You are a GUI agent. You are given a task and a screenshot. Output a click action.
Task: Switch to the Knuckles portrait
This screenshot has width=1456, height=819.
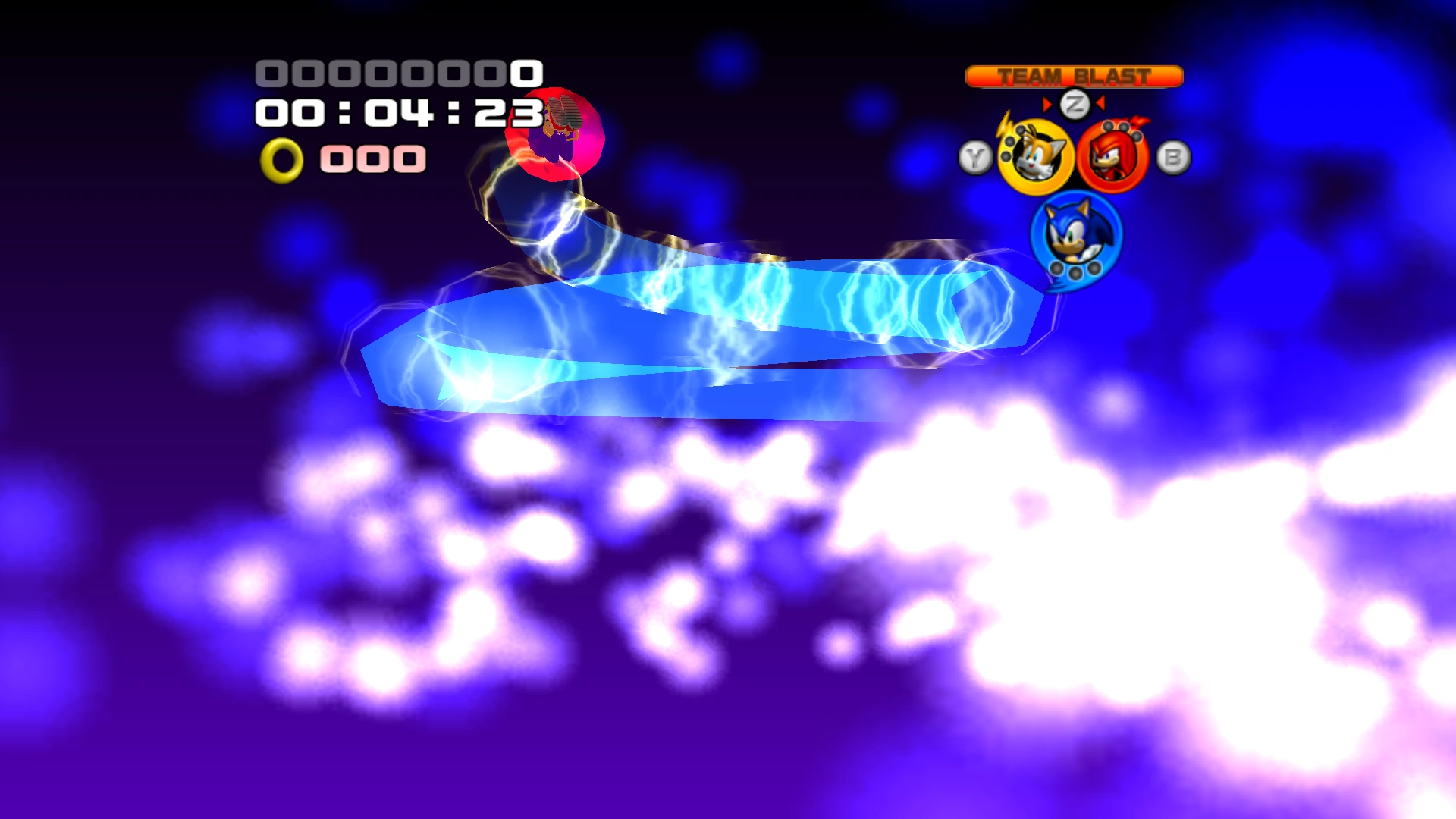click(x=1112, y=157)
